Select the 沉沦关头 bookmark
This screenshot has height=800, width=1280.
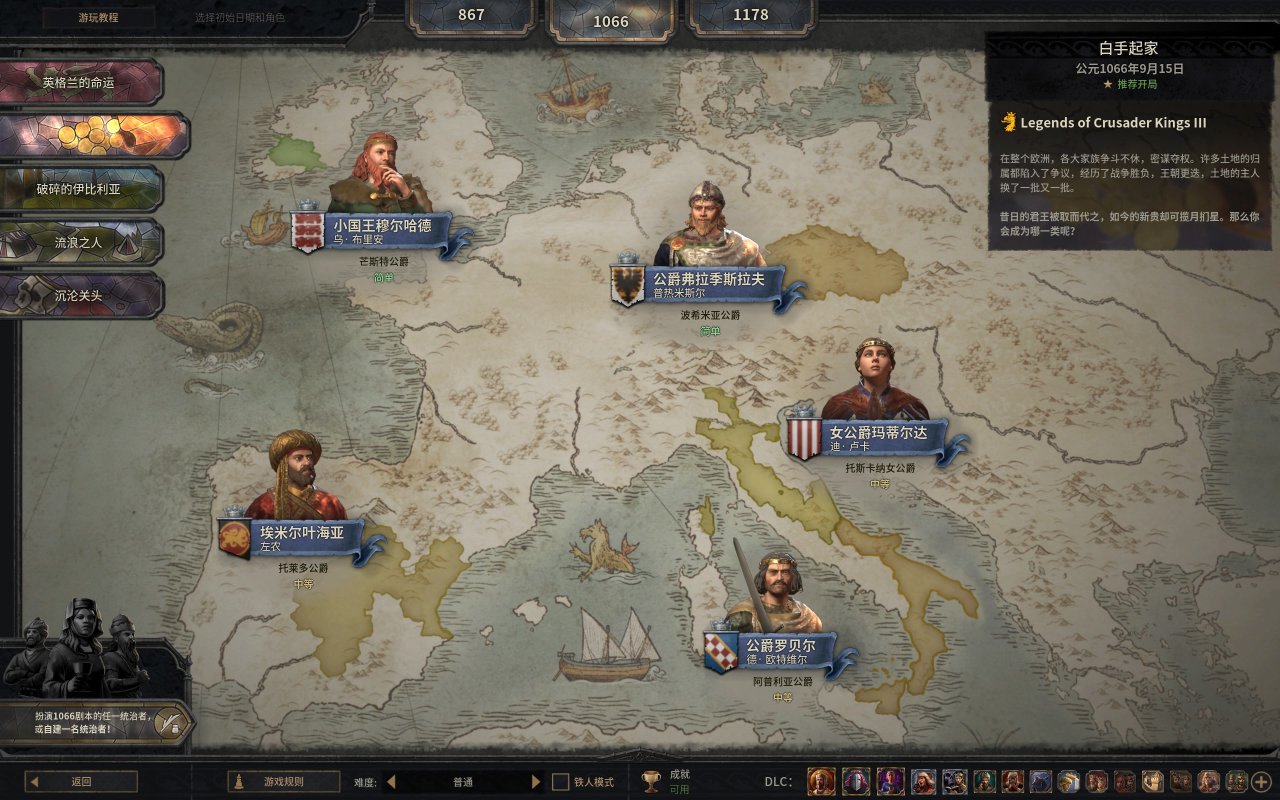click(x=80, y=296)
